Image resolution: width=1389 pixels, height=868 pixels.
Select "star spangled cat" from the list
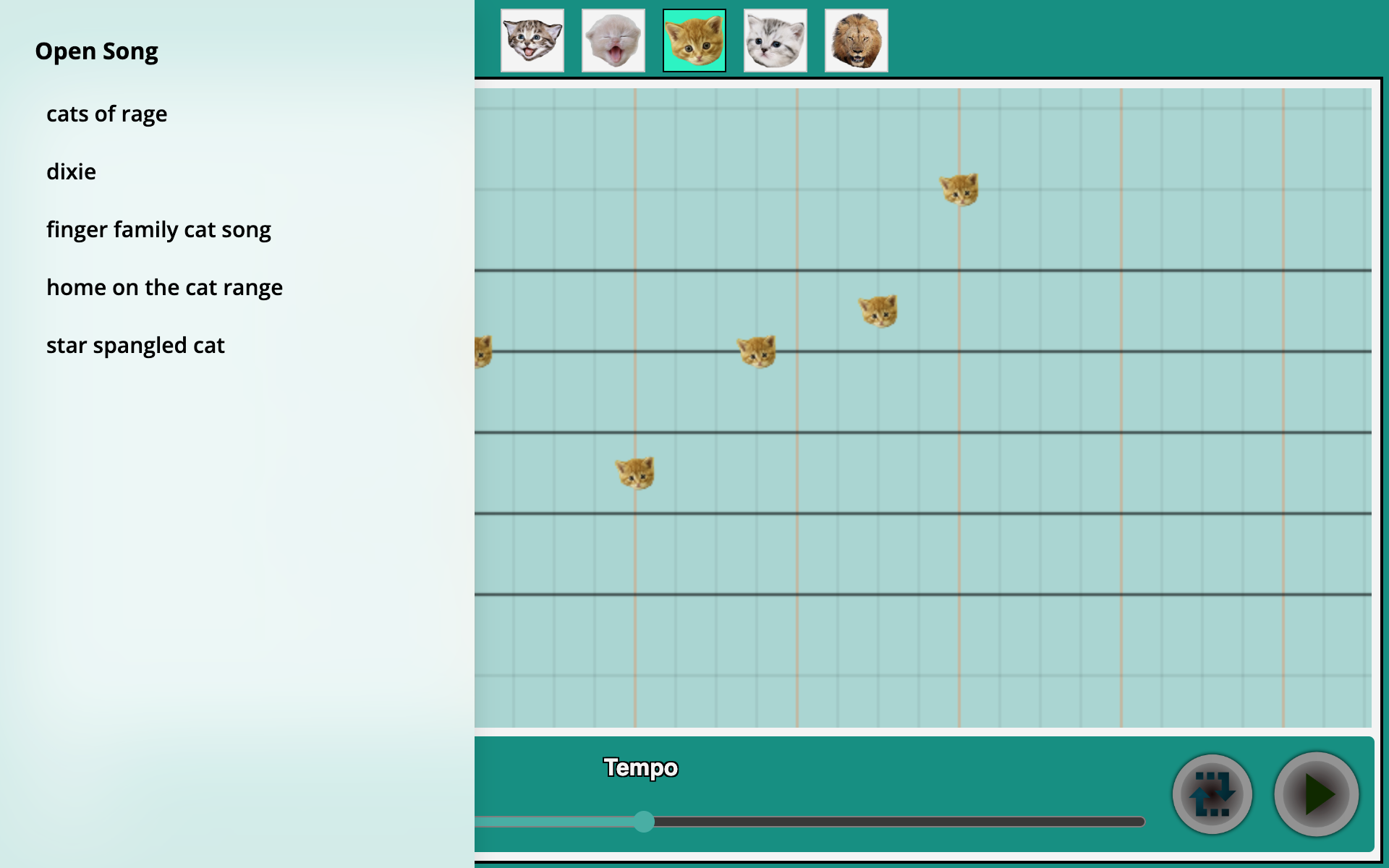point(135,345)
